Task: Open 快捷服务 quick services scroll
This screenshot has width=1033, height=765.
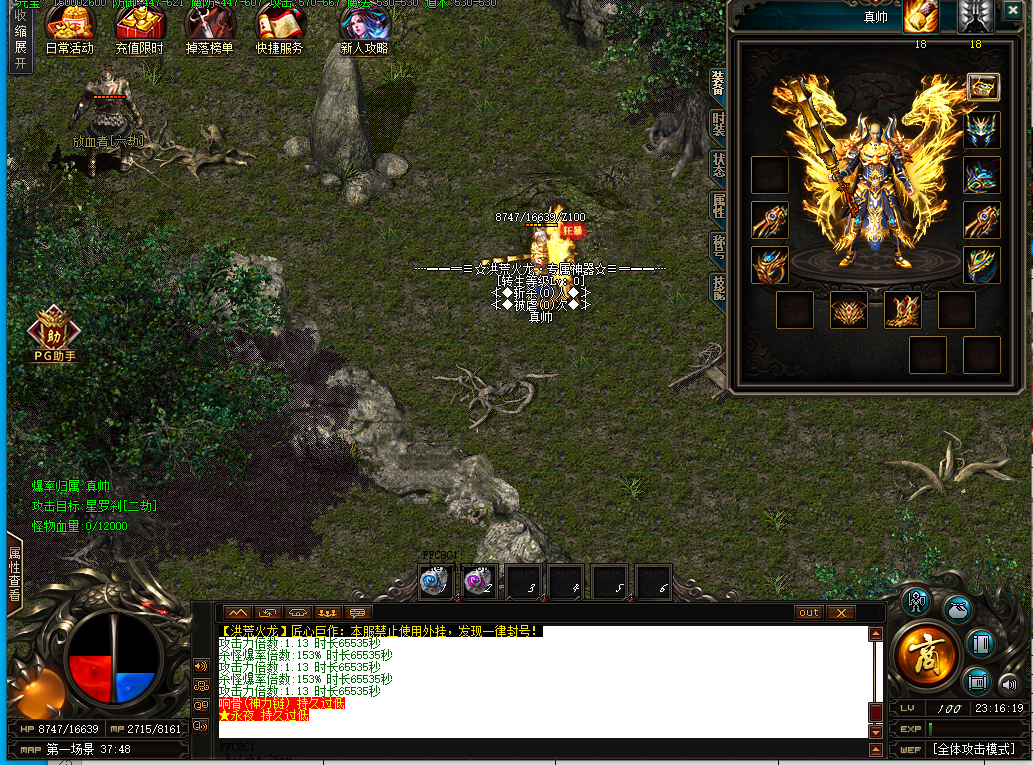Action: 279,30
